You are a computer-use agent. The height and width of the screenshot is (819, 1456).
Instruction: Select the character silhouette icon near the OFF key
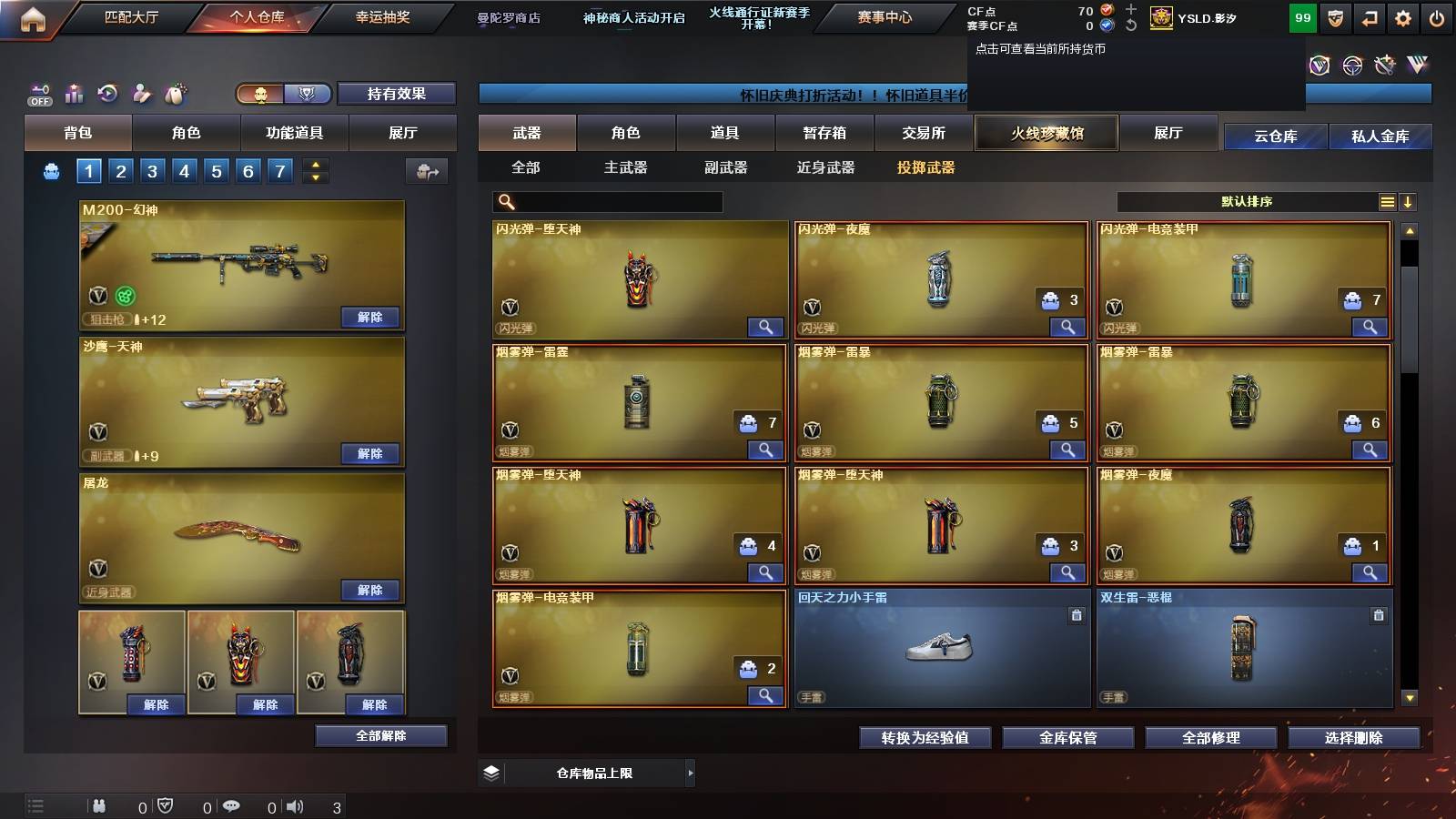click(x=140, y=92)
